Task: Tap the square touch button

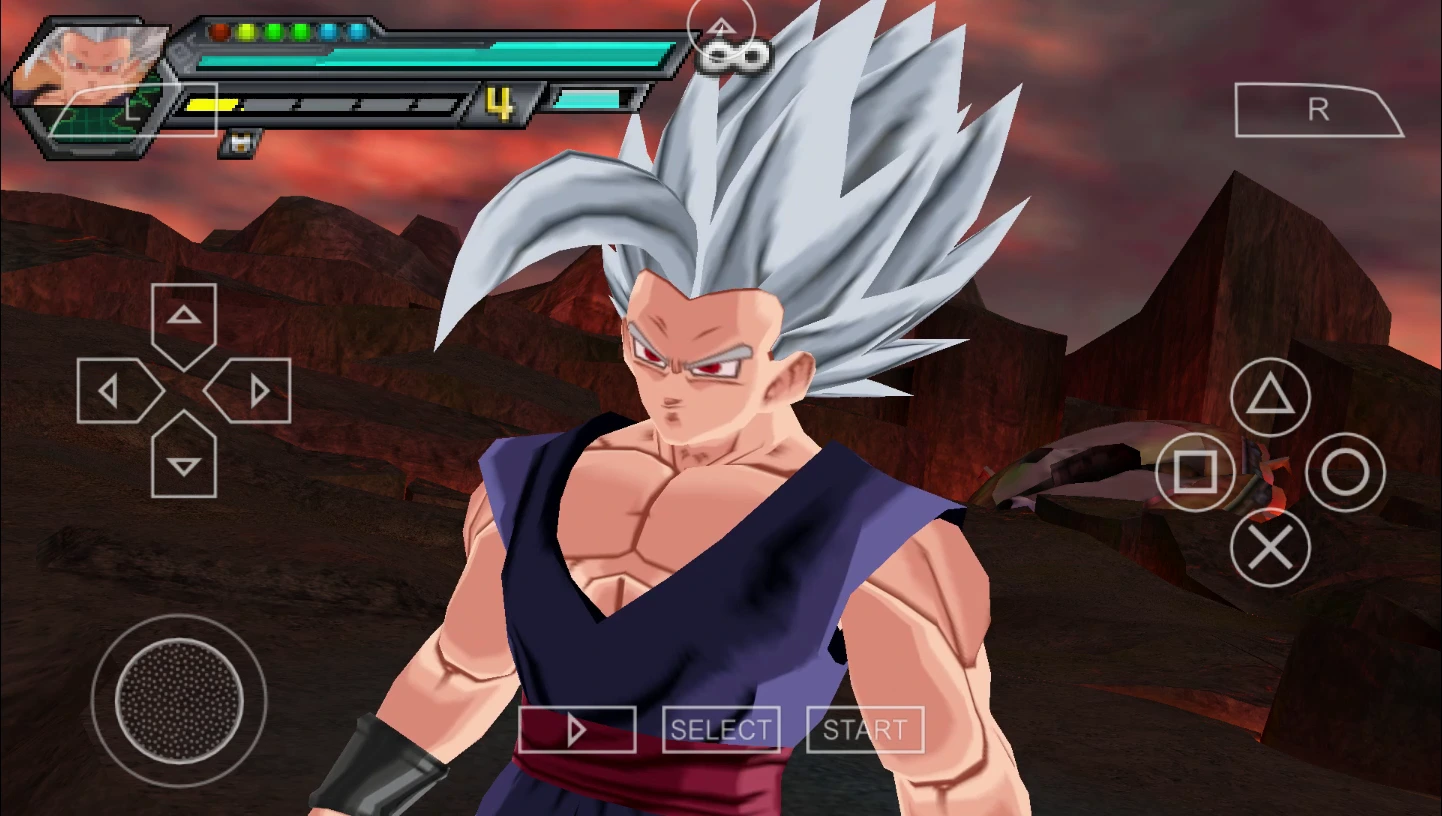Action: 1195,472
